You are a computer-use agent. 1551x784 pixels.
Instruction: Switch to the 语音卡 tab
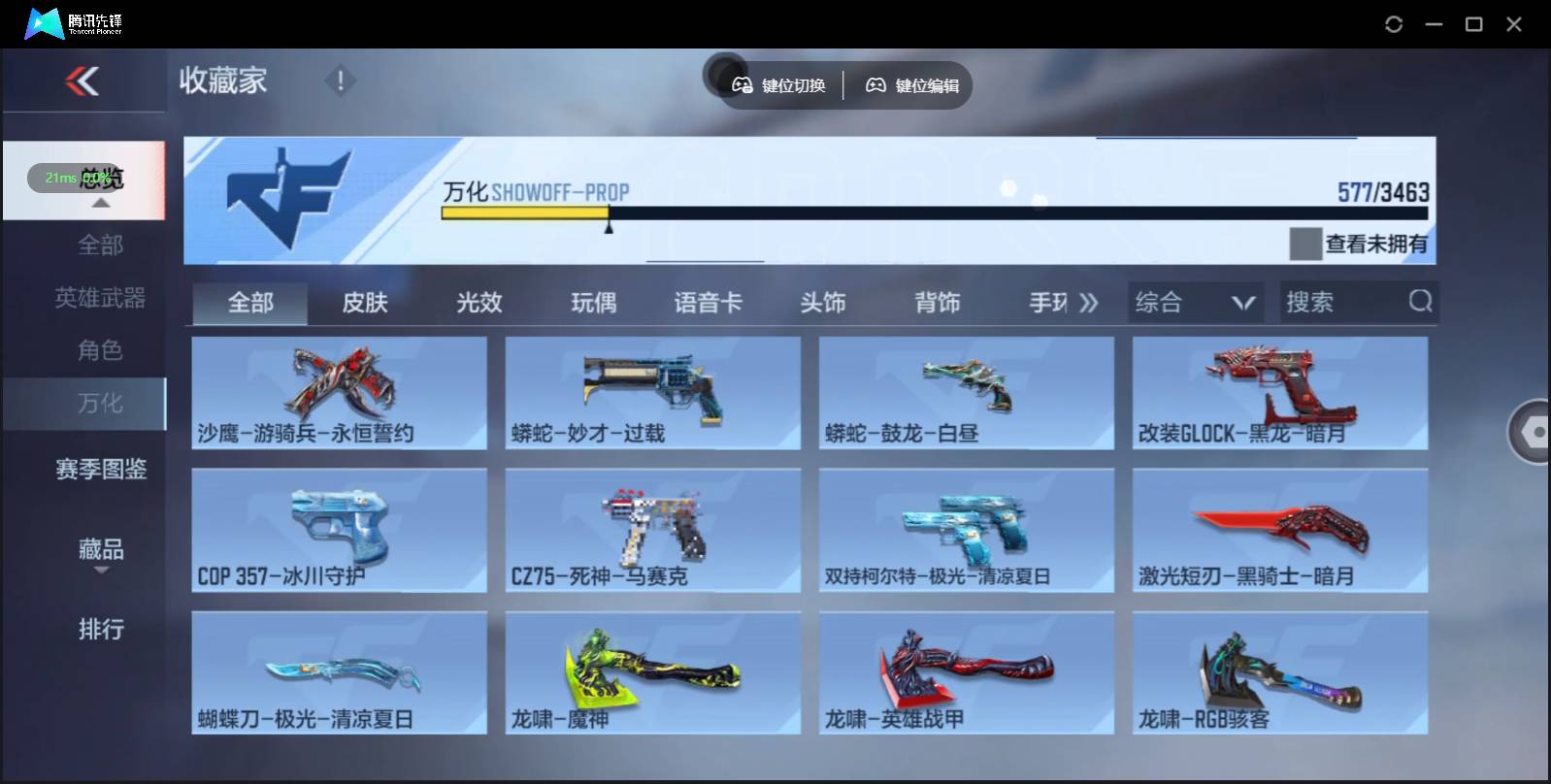(709, 302)
